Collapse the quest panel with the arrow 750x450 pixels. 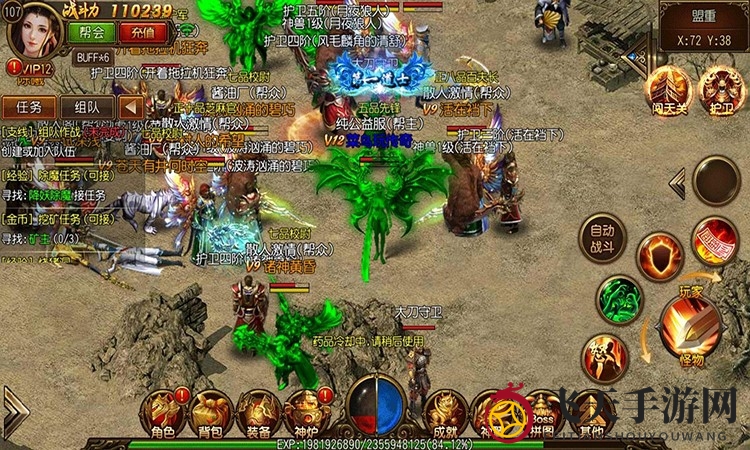click(131, 107)
